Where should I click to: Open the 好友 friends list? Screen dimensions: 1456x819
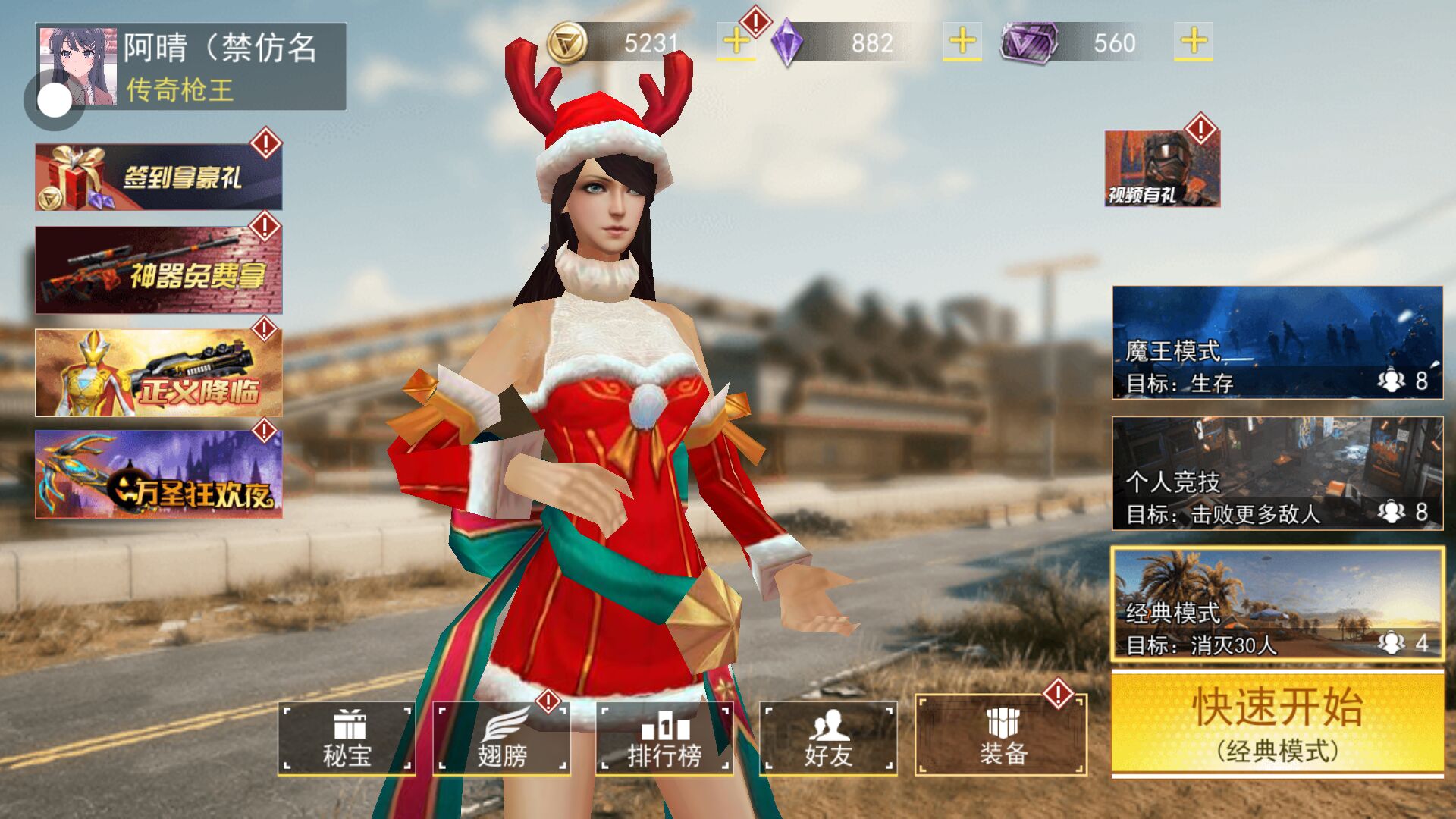tap(828, 738)
